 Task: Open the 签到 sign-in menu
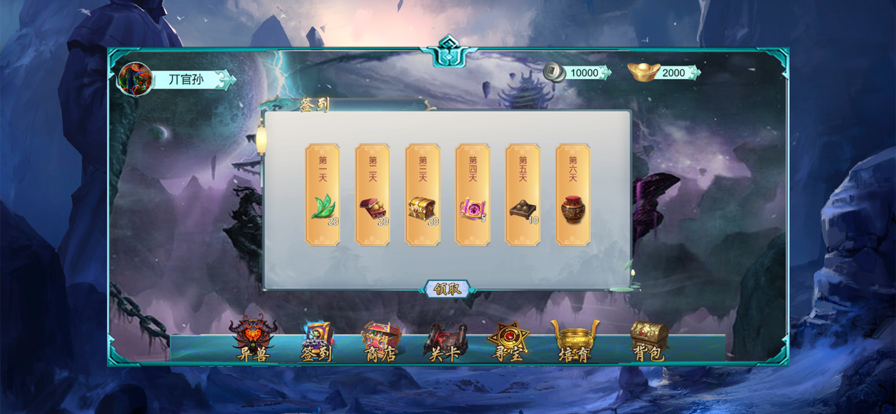click(317, 340)
